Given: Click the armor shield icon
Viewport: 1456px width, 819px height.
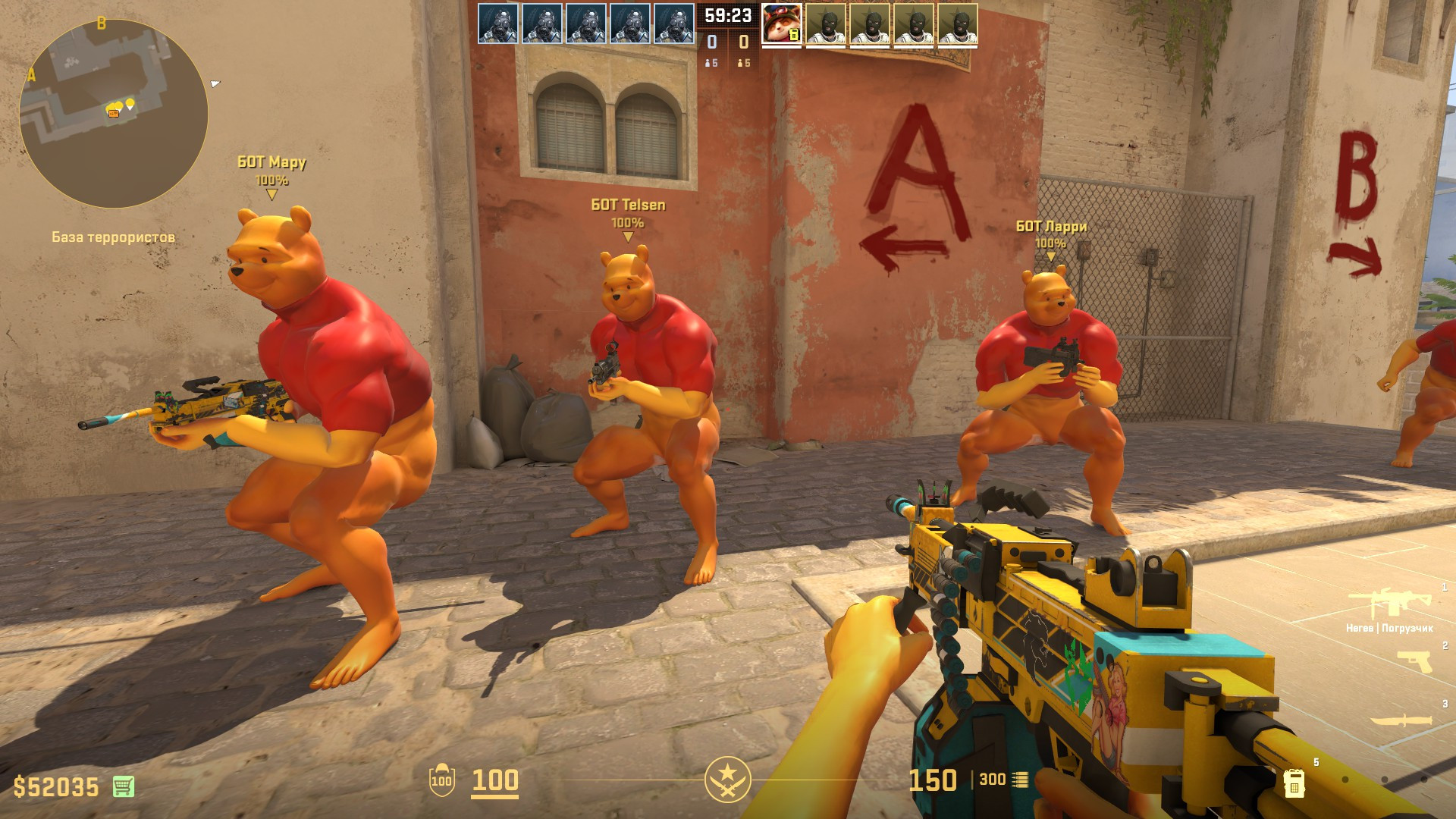Looking at the screenshot, I should tap(441, 780).
